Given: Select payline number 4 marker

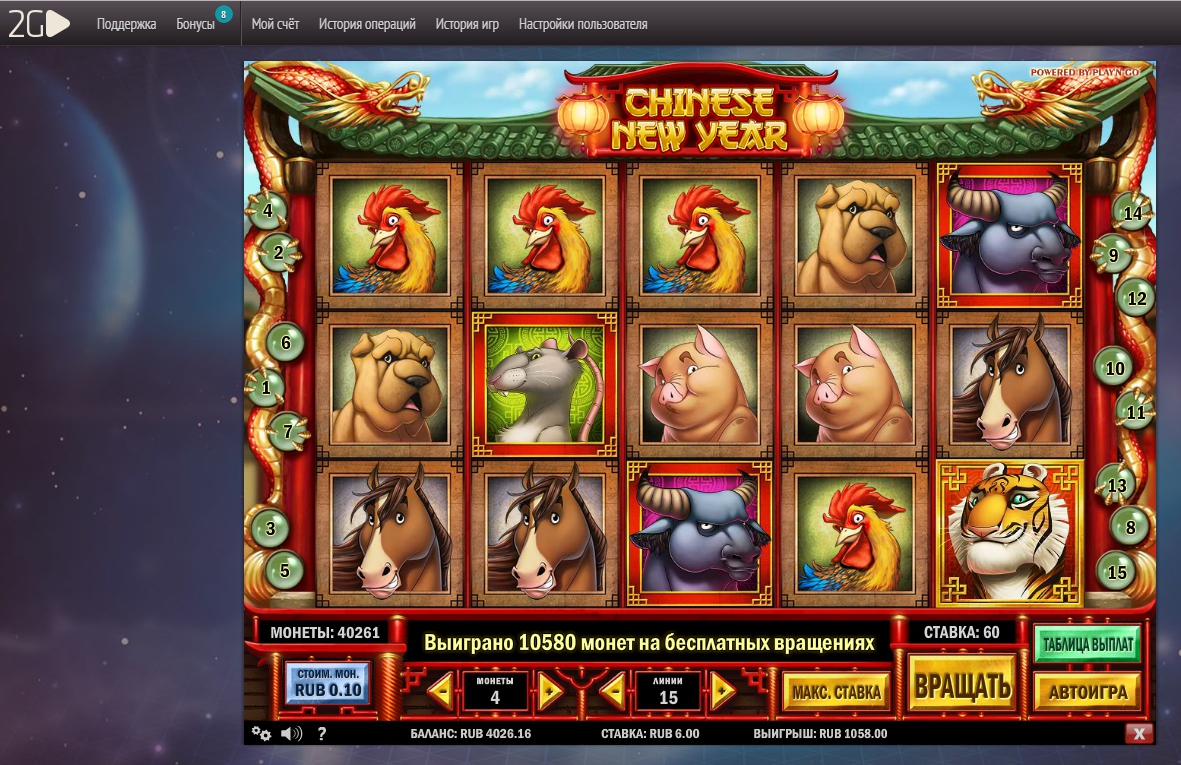Looking at the screenshot, I should pyautogui.click(x=267, y=211).
